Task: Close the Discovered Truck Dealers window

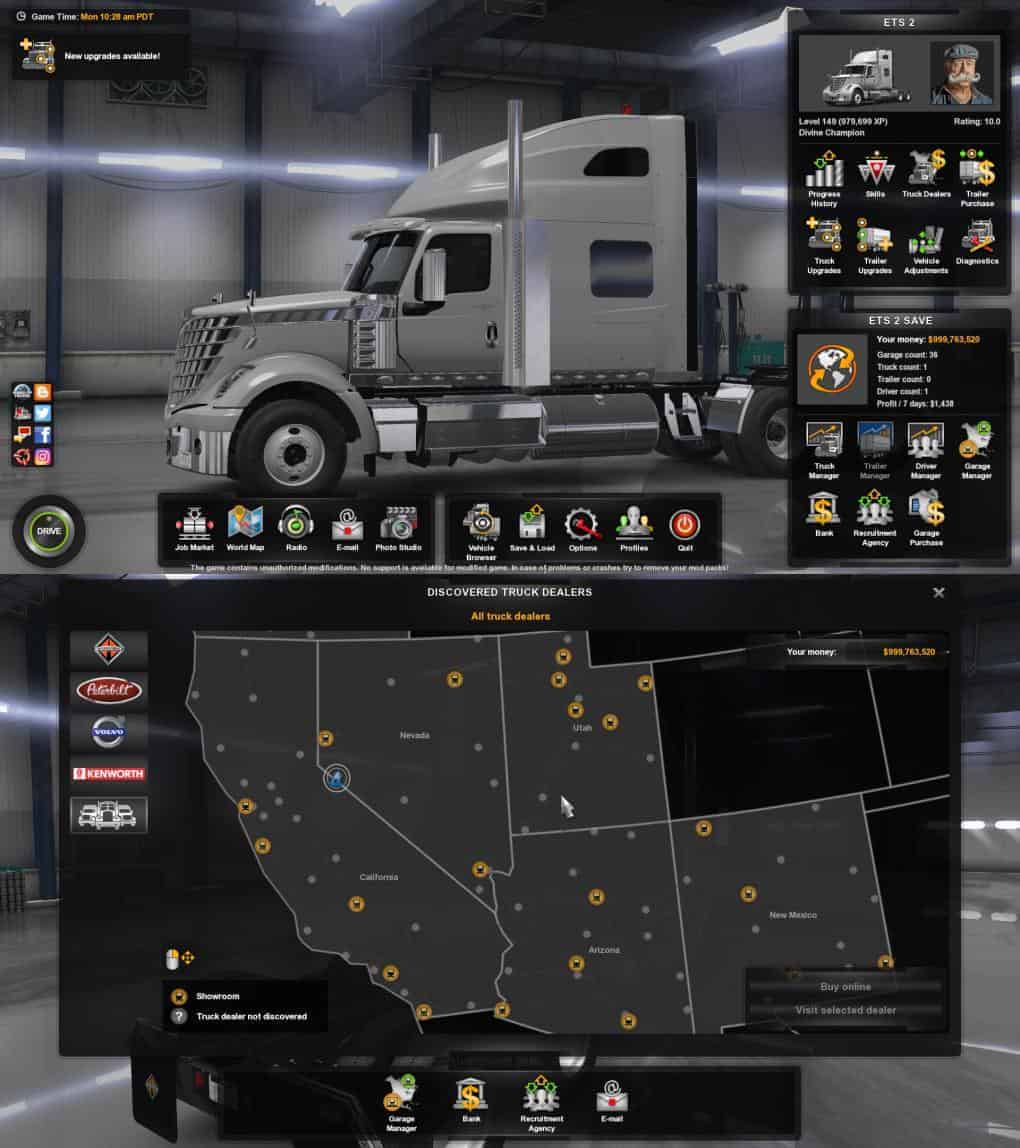Action: pyautogui.click(x=938, y=592)
